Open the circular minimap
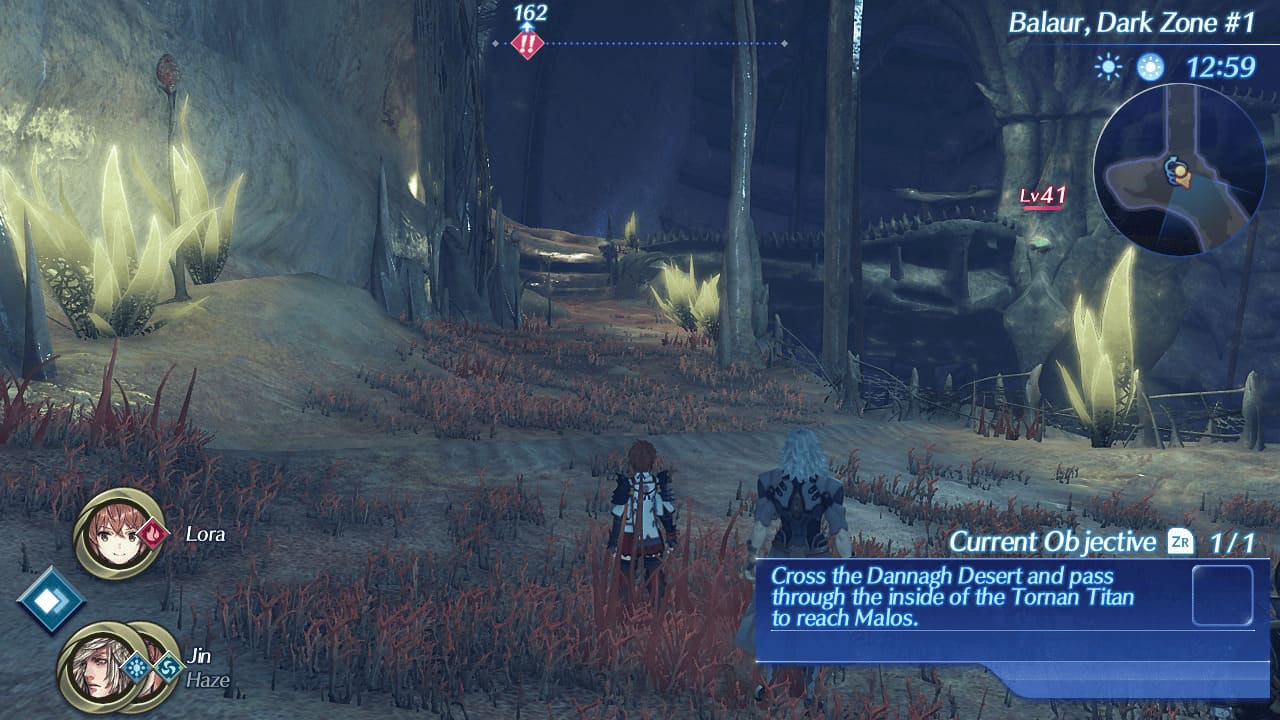Screen dimensions: 1280x720 tap(1178, 170)
